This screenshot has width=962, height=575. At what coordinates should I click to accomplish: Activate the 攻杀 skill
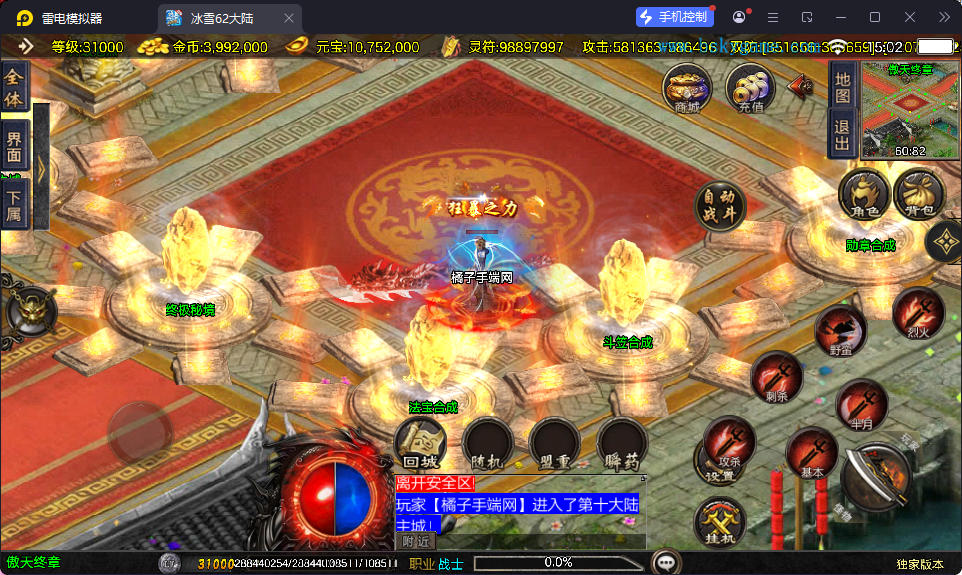(729, 442)
